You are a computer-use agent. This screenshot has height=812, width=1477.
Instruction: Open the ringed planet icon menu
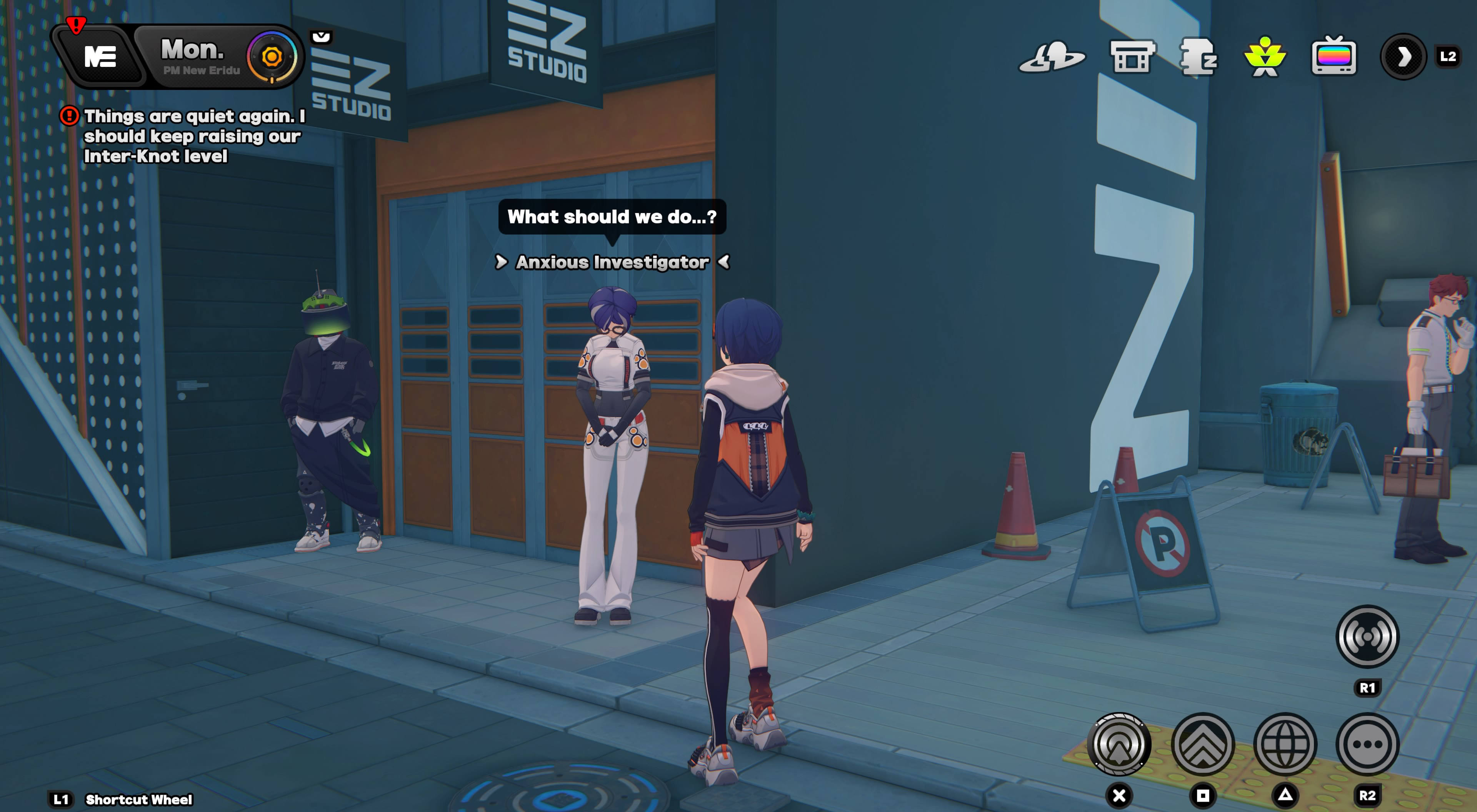(x=1052, y=57)
